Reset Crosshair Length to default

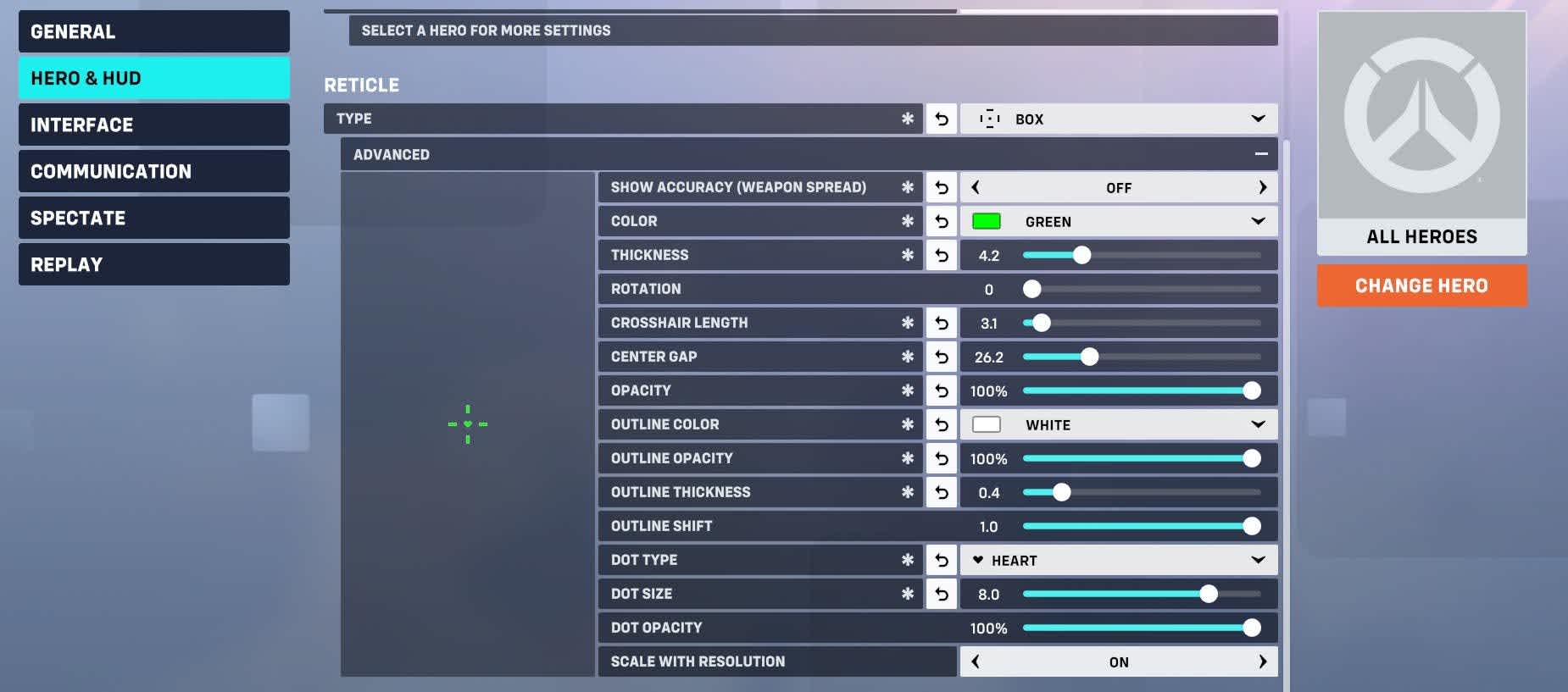click(x=941, y=323)
